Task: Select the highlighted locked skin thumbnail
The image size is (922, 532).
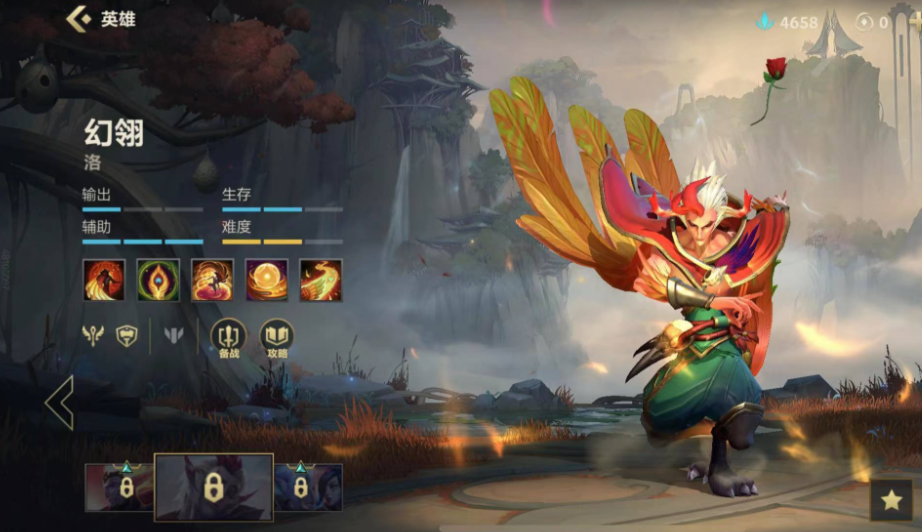Action: coord(213,488)
